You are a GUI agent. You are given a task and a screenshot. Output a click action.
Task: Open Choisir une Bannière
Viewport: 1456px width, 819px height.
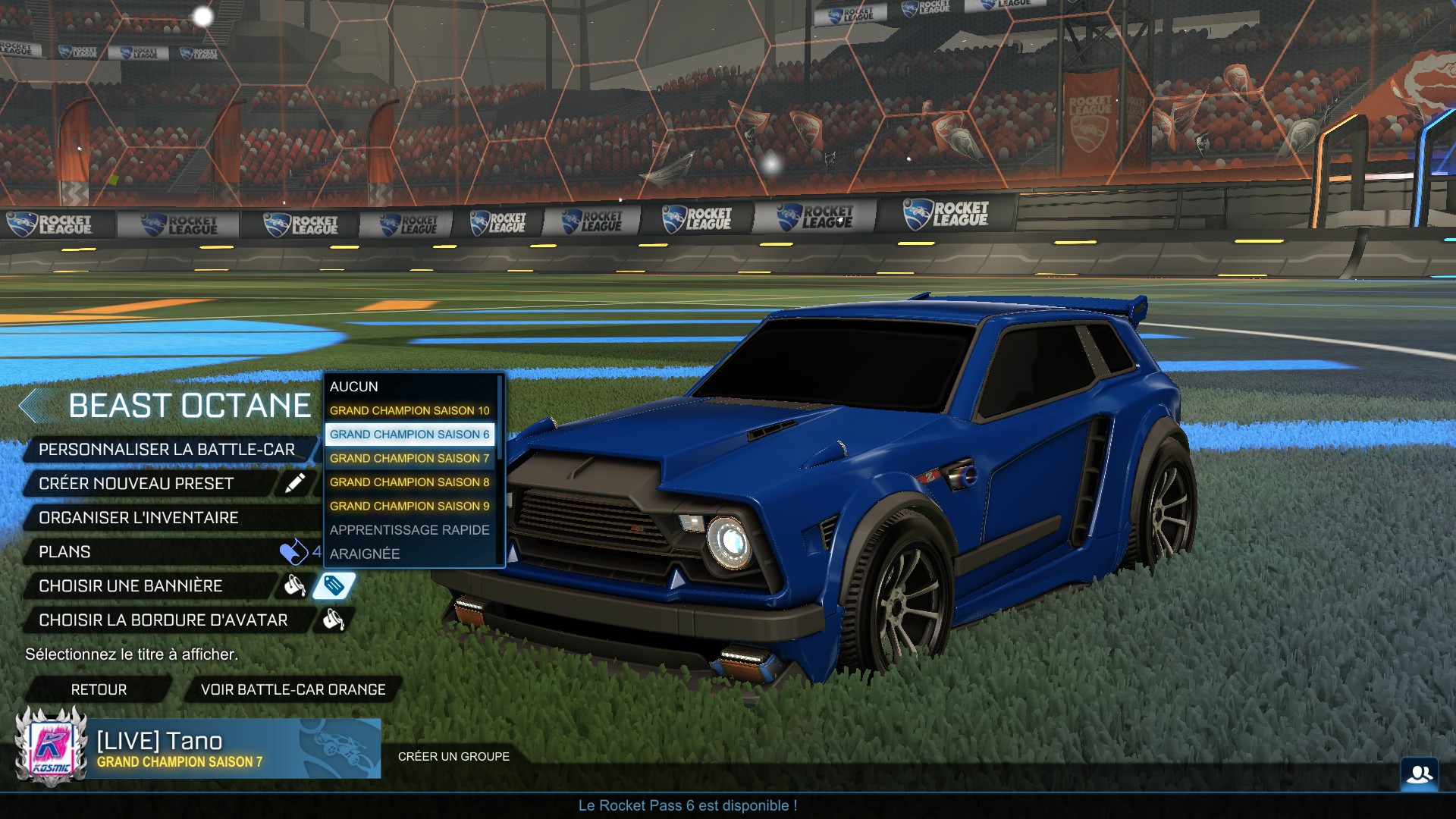130,586
